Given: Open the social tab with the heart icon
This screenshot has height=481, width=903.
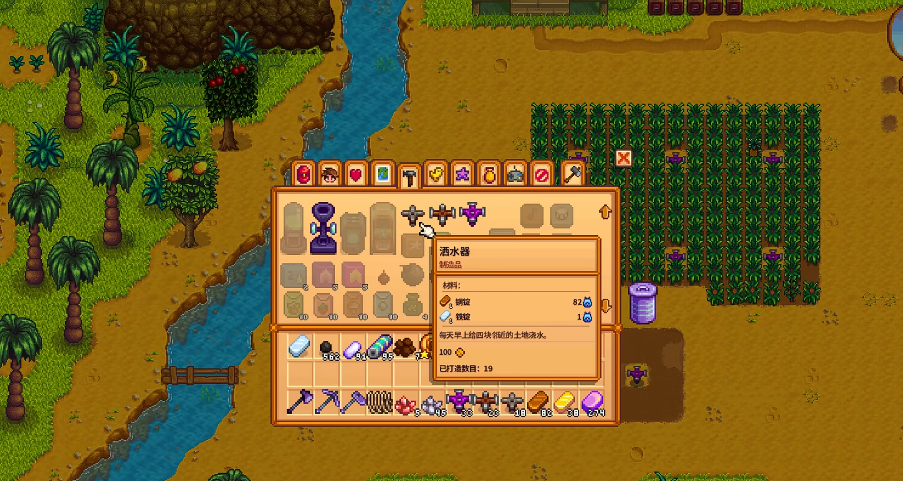Looking at the screenshot, I should click(356, 175).
